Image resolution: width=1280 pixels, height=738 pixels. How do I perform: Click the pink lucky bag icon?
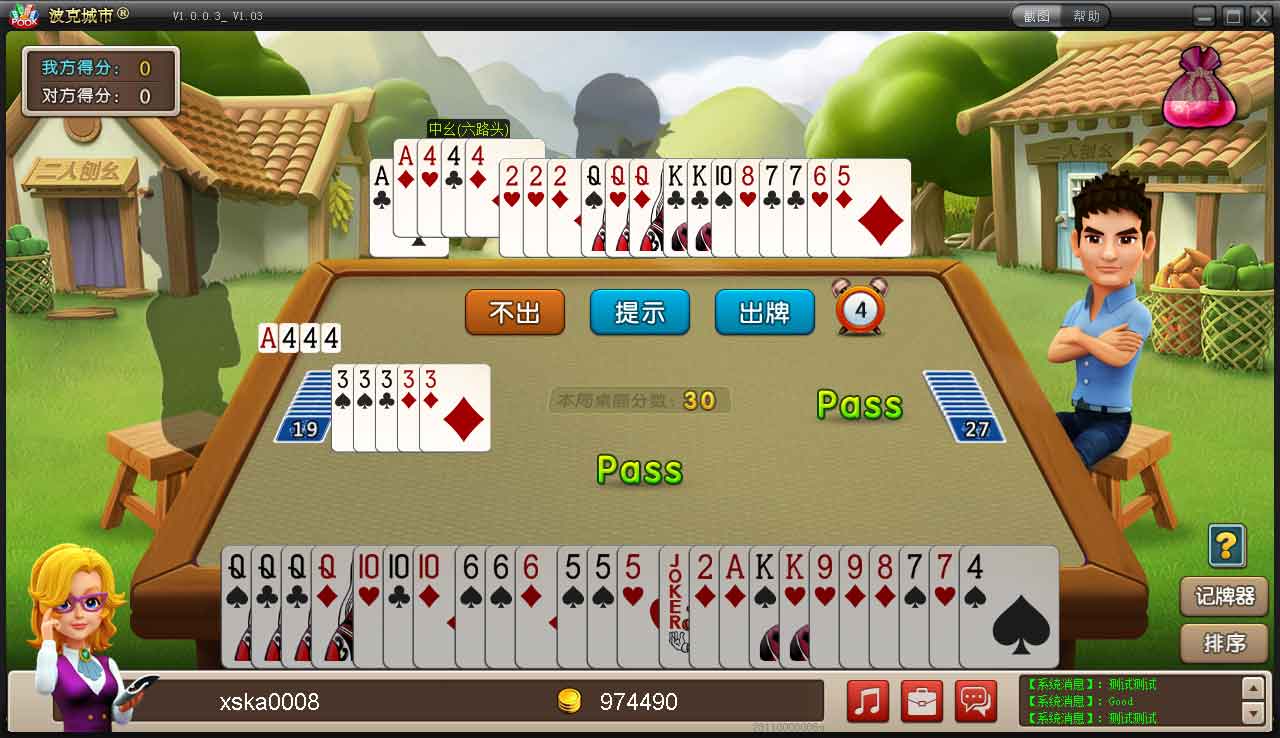(x=1198, y=88)
